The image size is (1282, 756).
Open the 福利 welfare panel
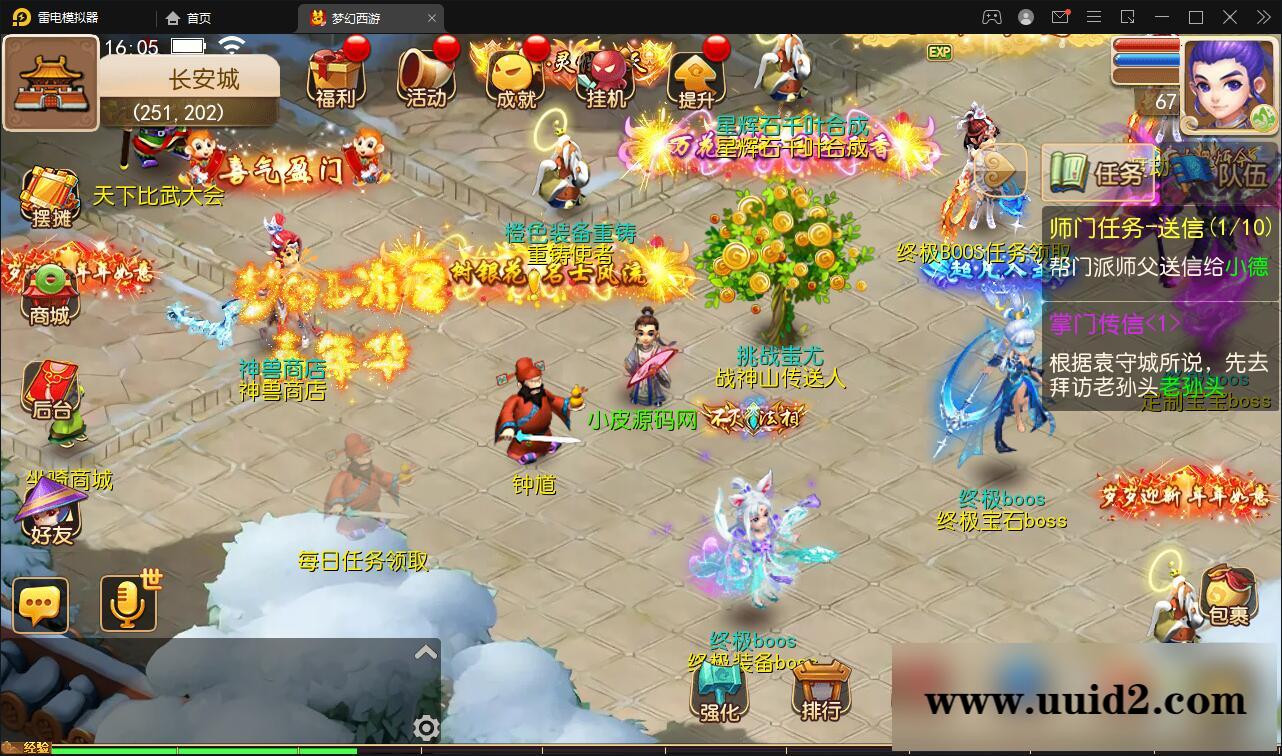[338, 75]
